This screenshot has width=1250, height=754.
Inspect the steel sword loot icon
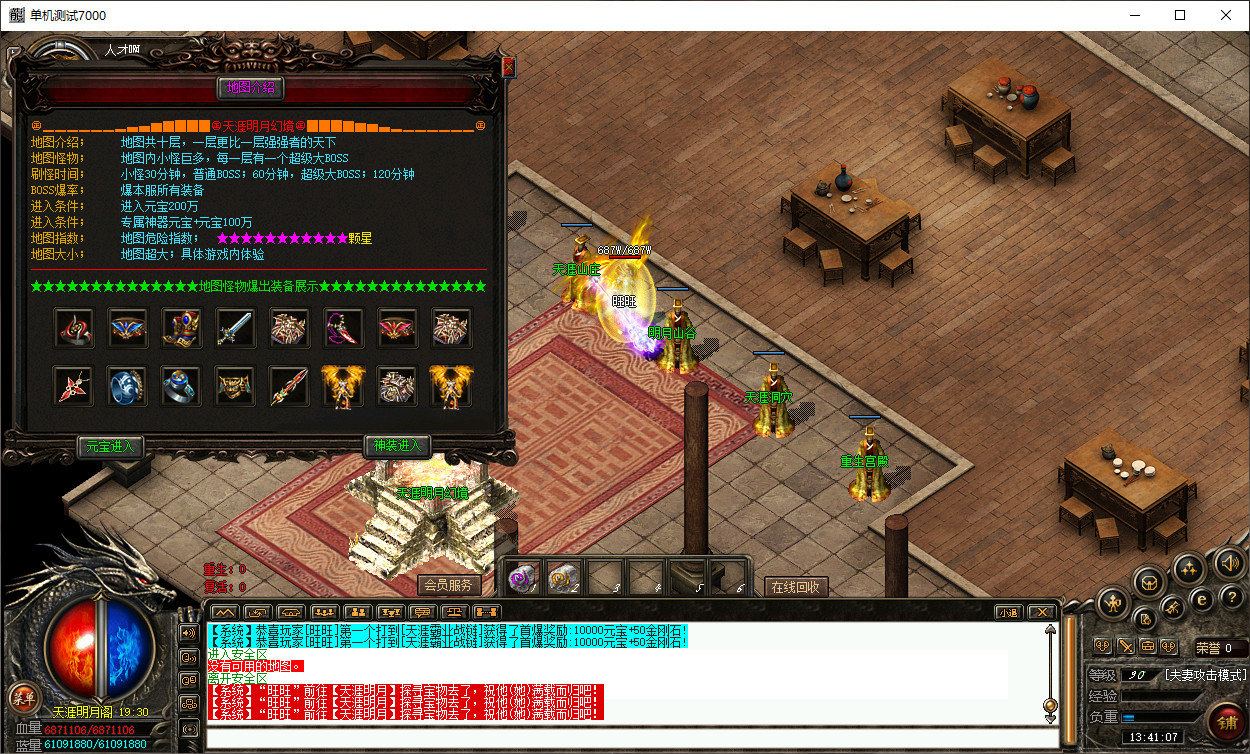pyautogui.click(x=235, y=327)
